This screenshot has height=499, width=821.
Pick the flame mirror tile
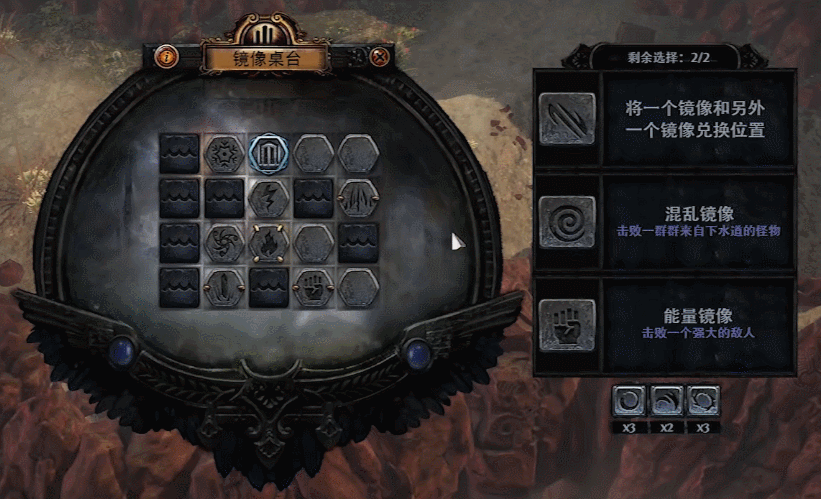point(267,243)
